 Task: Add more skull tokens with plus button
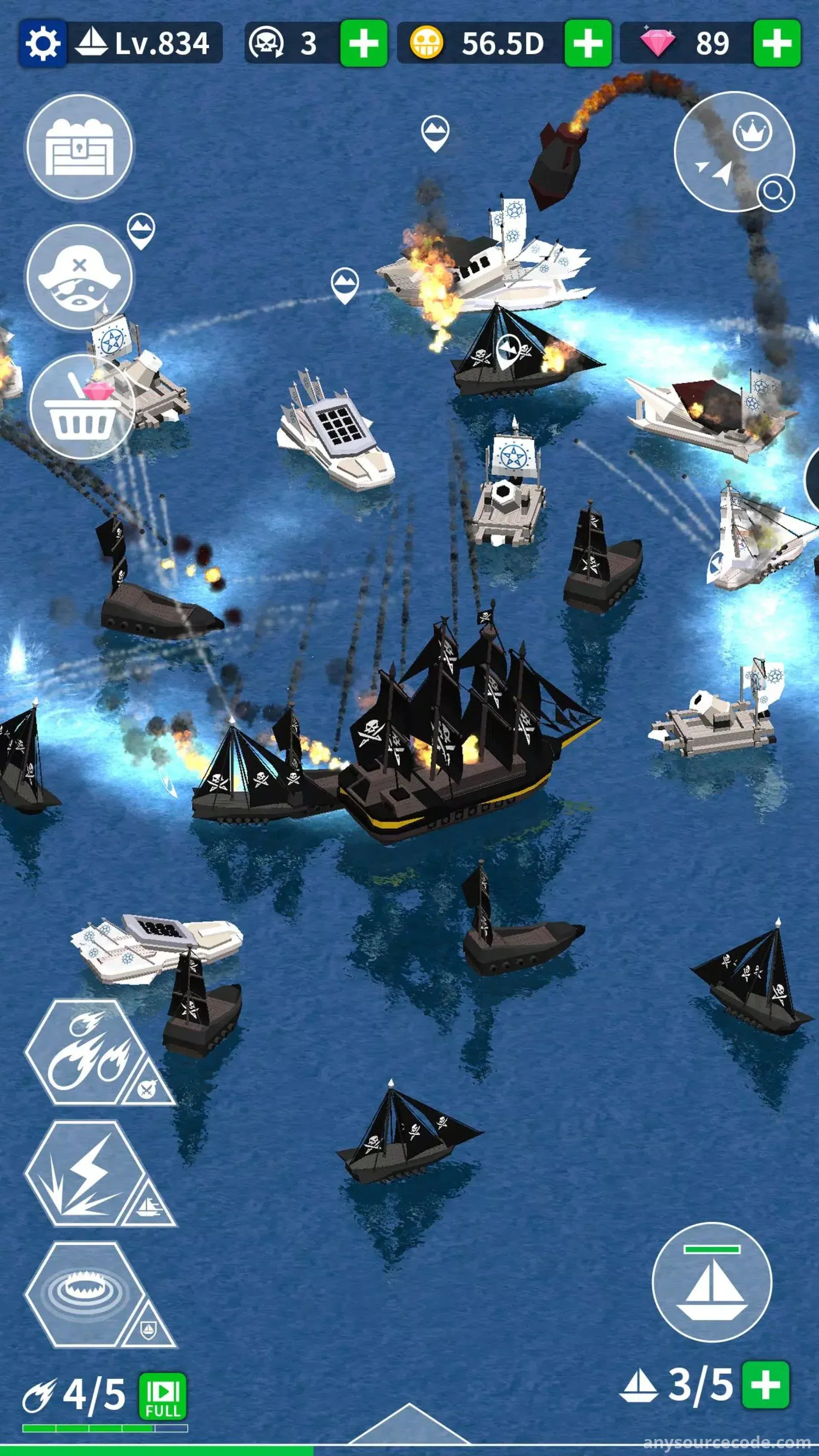coord(363,43)
